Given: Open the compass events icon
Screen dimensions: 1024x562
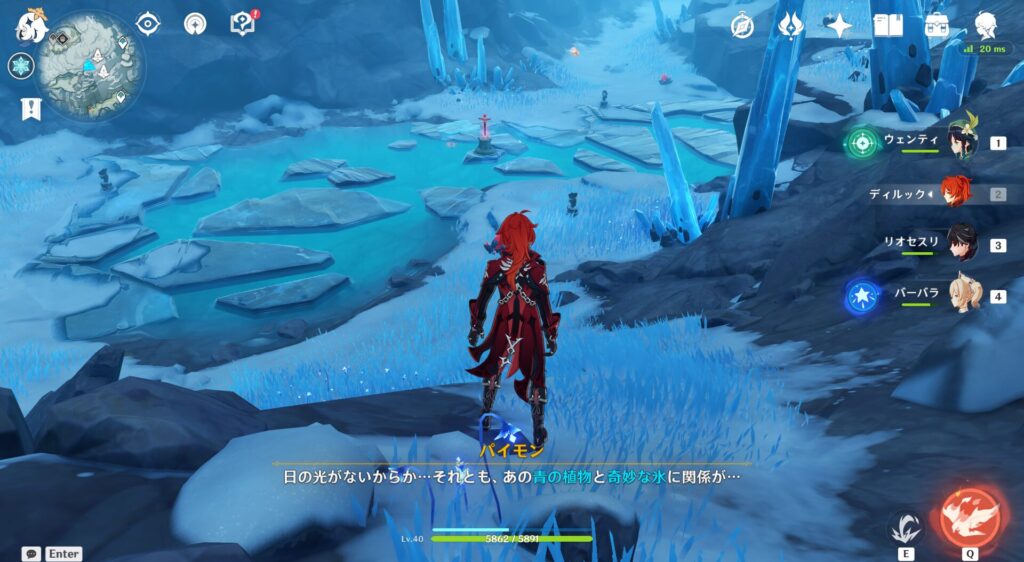Looking at the screenshot, I should [x=742, y=25].
